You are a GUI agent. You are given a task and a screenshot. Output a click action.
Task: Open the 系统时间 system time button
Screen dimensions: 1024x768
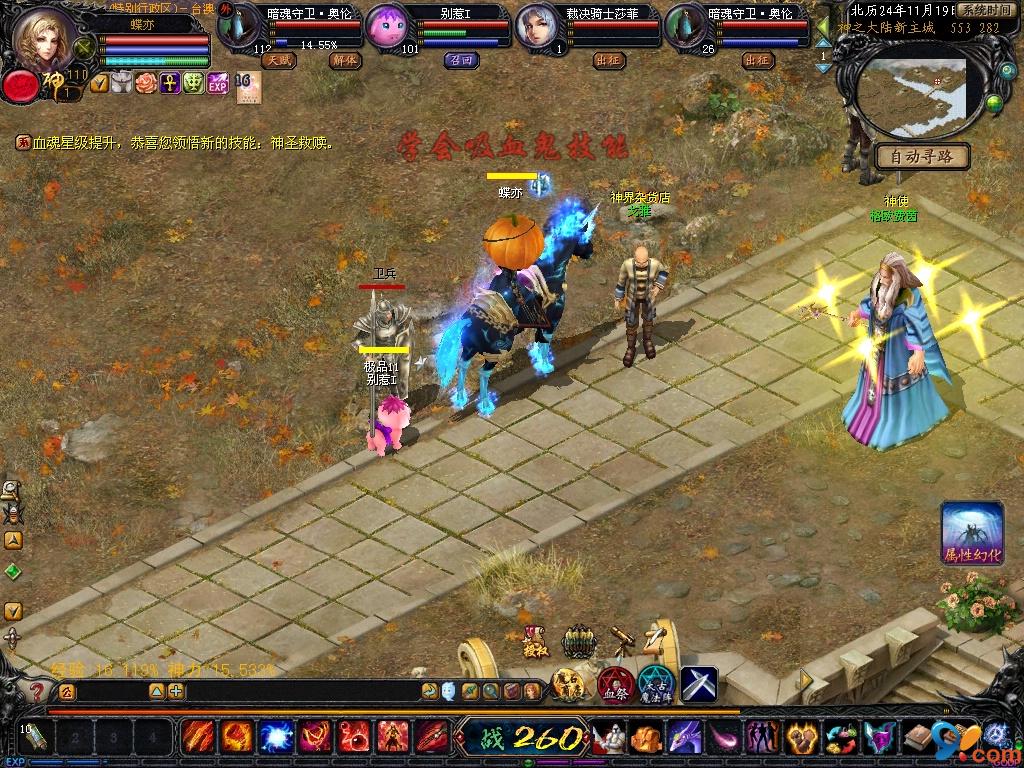pyautogui.click(x=984, y=9)
